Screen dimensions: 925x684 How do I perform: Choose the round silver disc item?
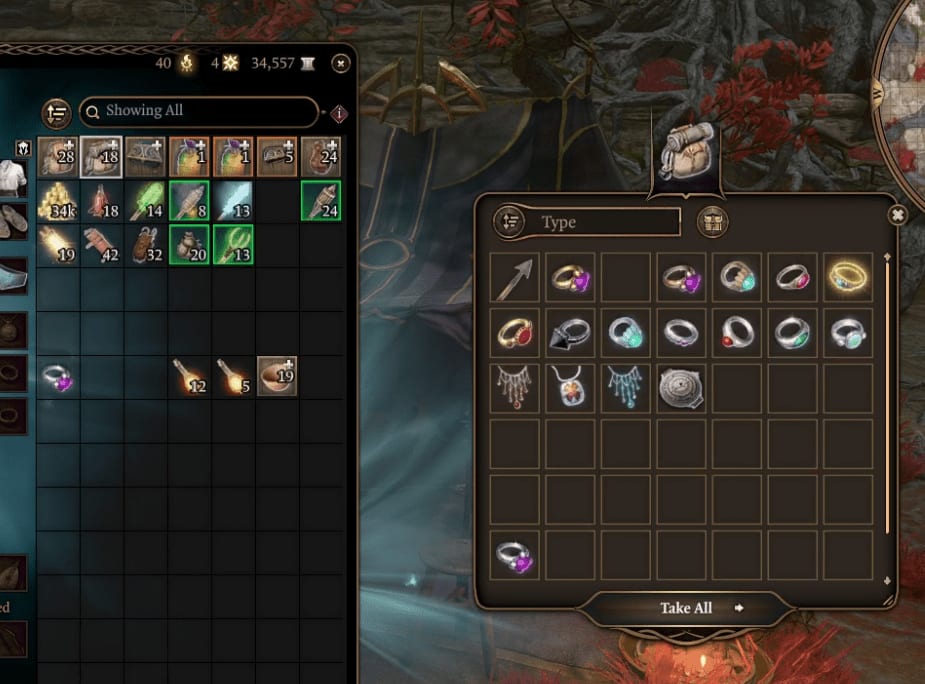[682, 388]
